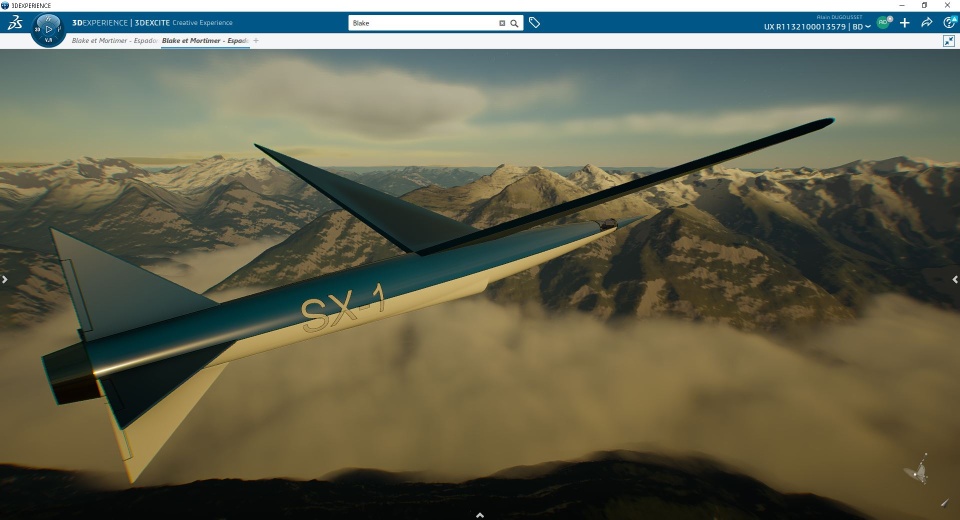Open the tag icon beside the search bar
Viewport: 960px width, 520px height.
point(535,22)
